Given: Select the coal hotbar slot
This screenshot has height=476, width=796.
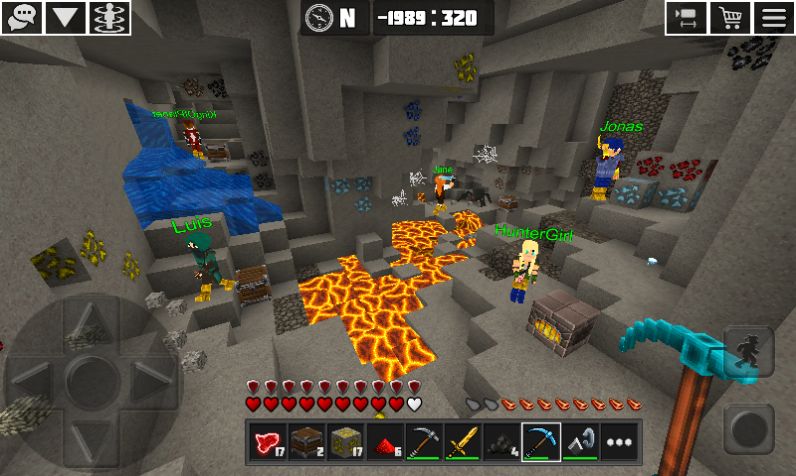Looking at the screenshot, I should (x=500, y=440).
